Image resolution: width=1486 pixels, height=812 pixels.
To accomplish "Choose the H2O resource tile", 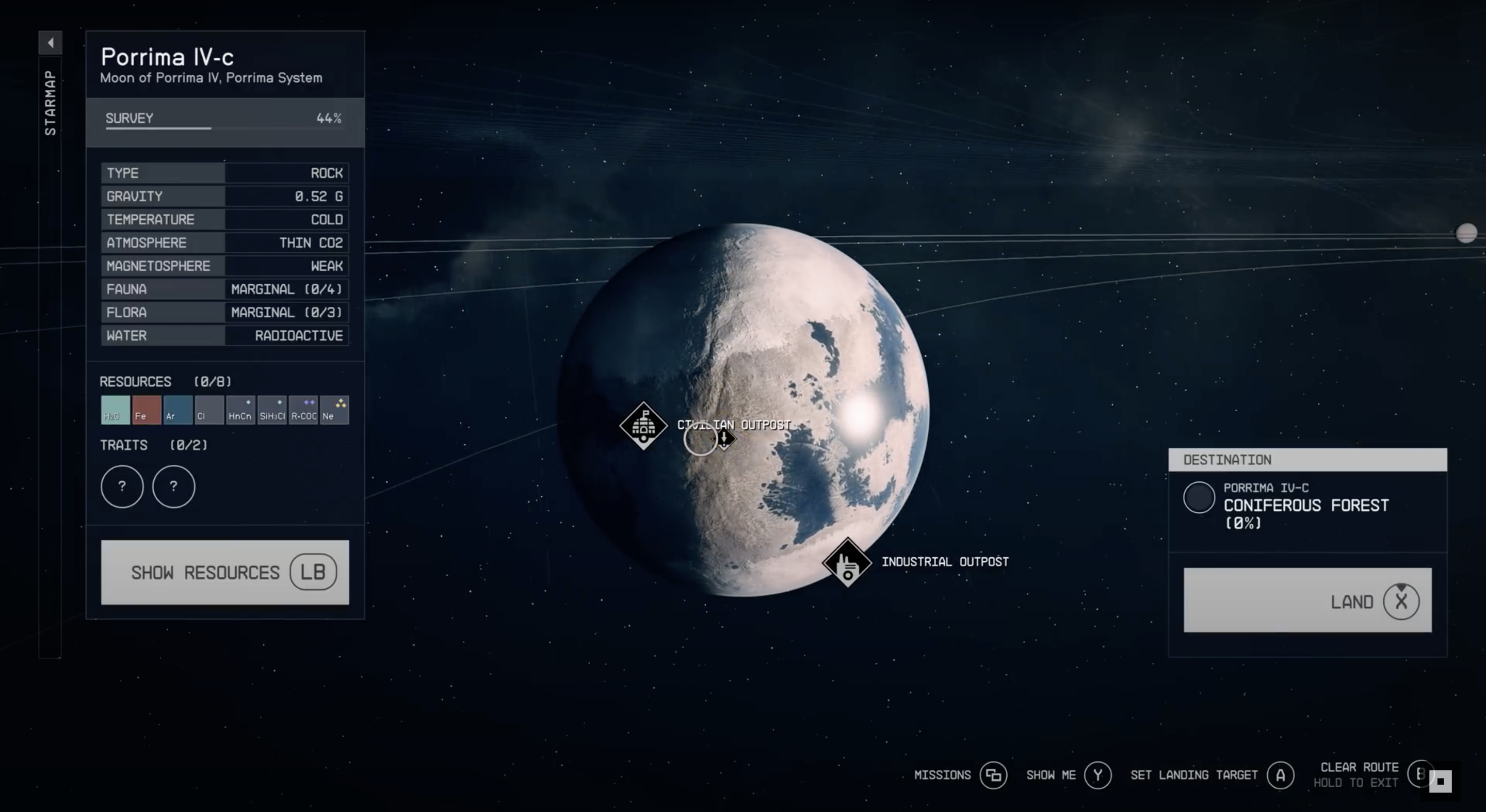I will (115, 410).
